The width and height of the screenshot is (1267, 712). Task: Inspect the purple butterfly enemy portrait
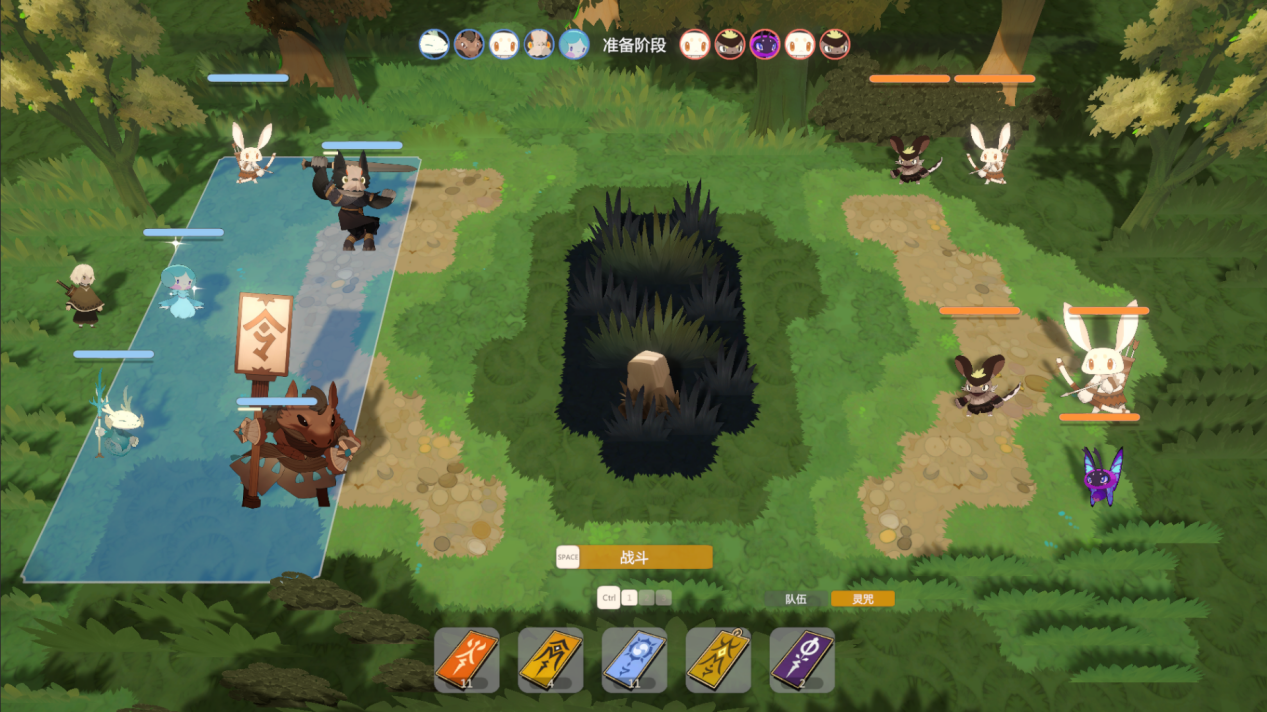click(765, 44)
